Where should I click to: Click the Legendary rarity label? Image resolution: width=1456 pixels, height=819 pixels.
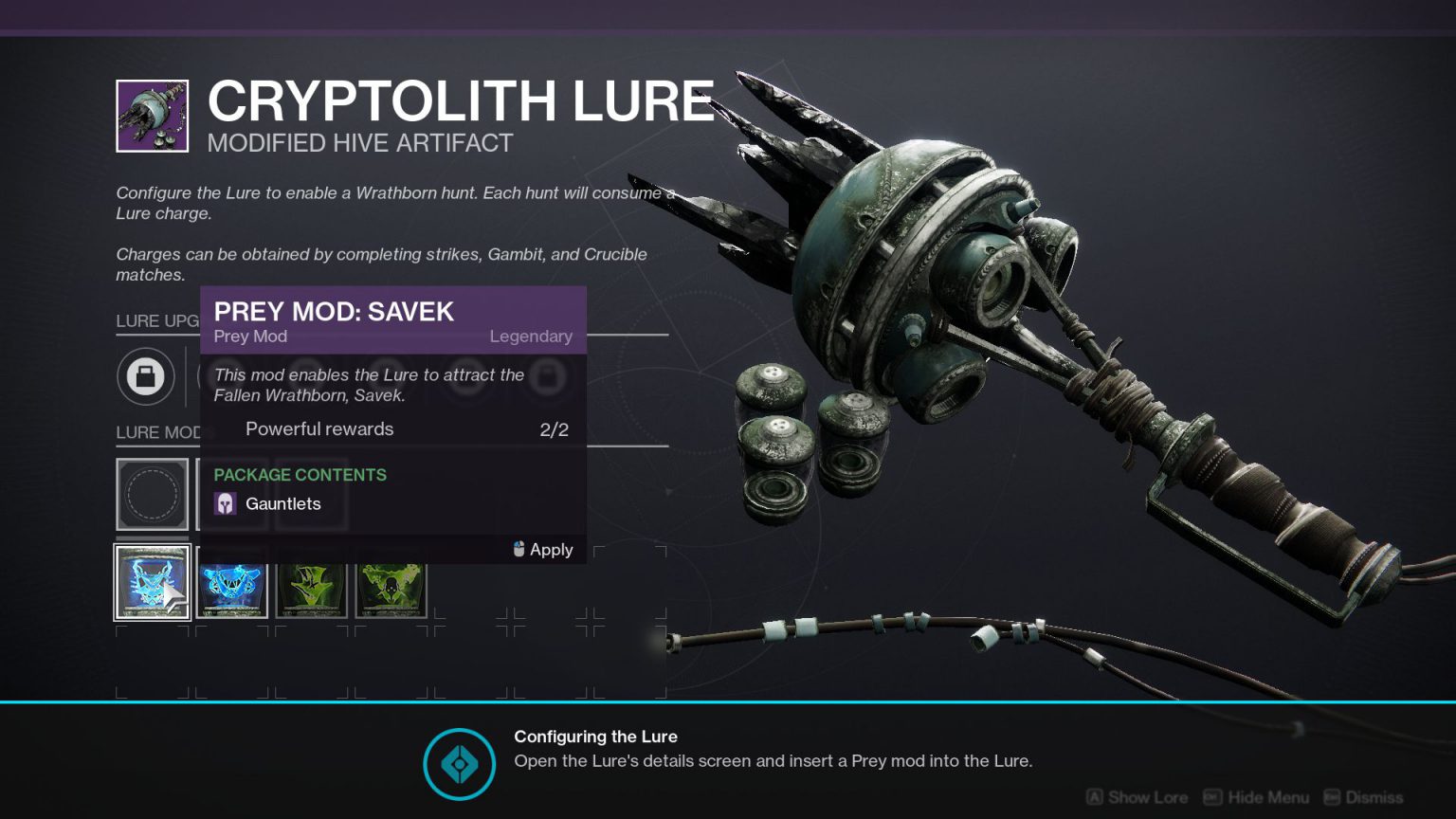coord(531,337)
